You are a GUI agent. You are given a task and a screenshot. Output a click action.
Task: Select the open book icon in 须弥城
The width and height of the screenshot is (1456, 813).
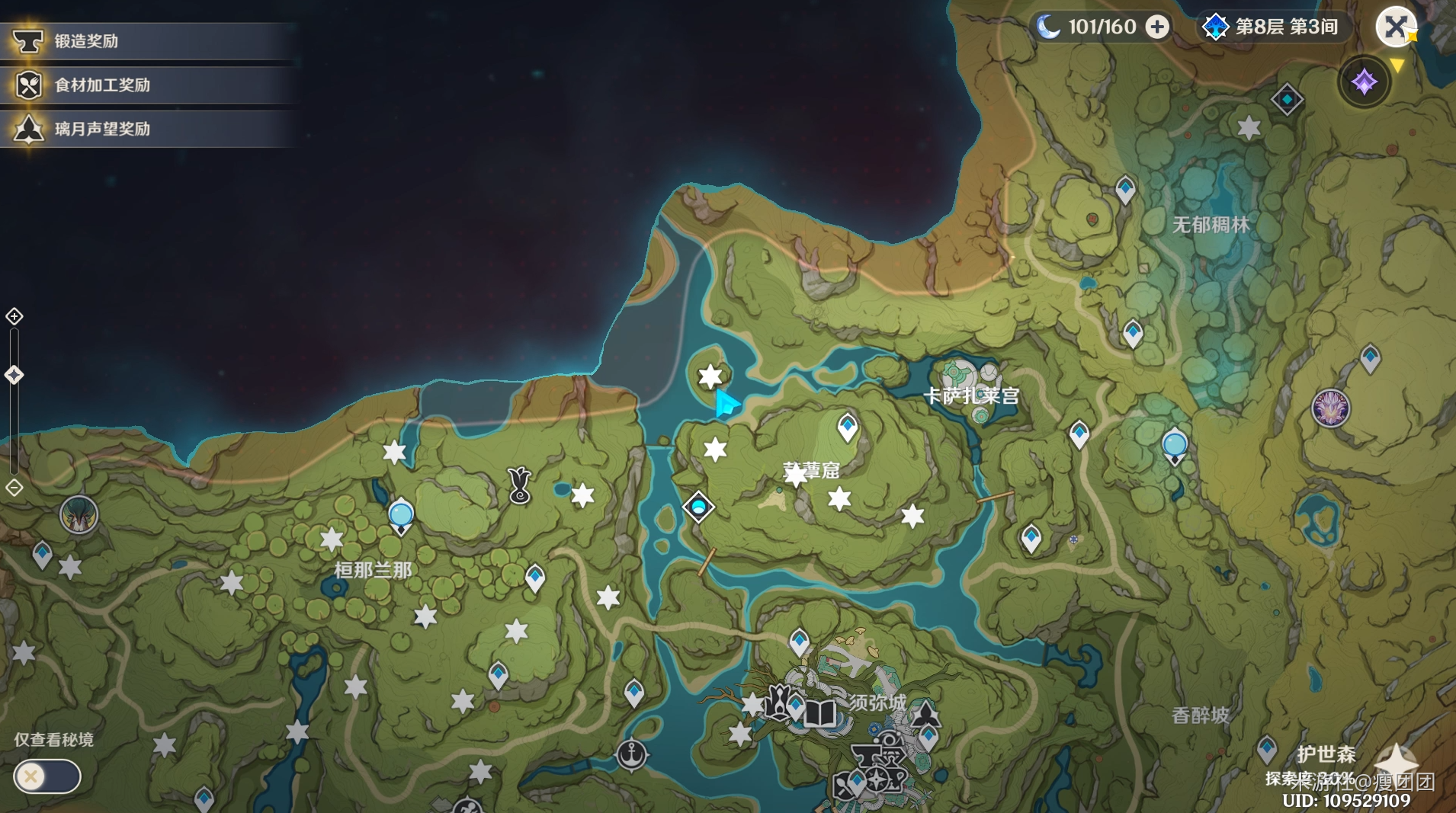pos(820,714)
